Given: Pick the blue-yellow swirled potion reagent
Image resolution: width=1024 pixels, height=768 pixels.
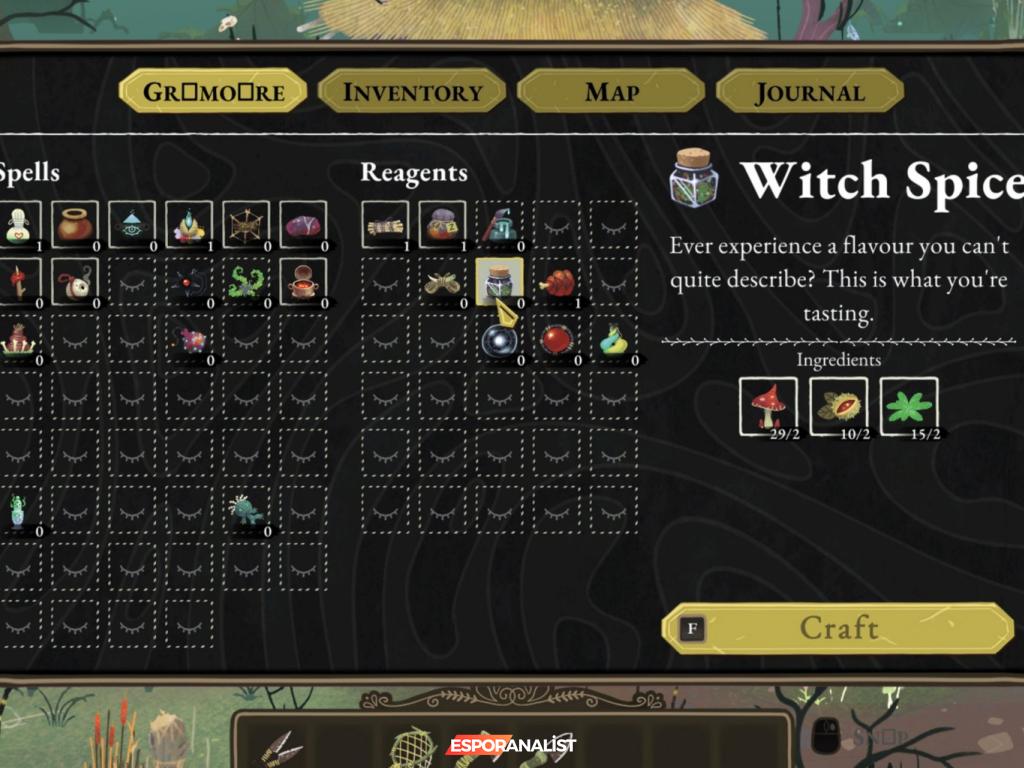Looking at the screenshot, I should point(613,340).
